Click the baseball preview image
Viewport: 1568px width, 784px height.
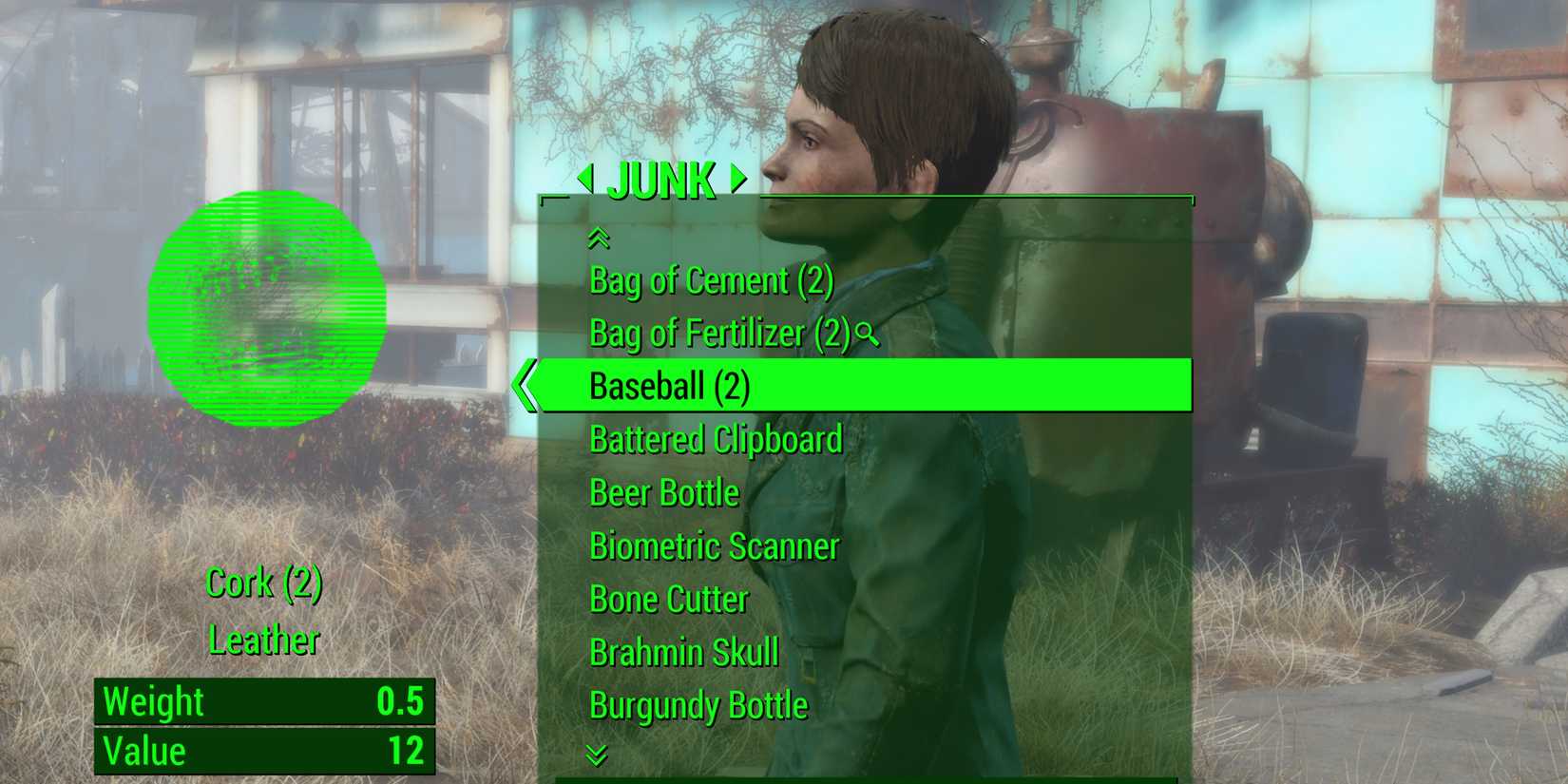tap(271, 309)
